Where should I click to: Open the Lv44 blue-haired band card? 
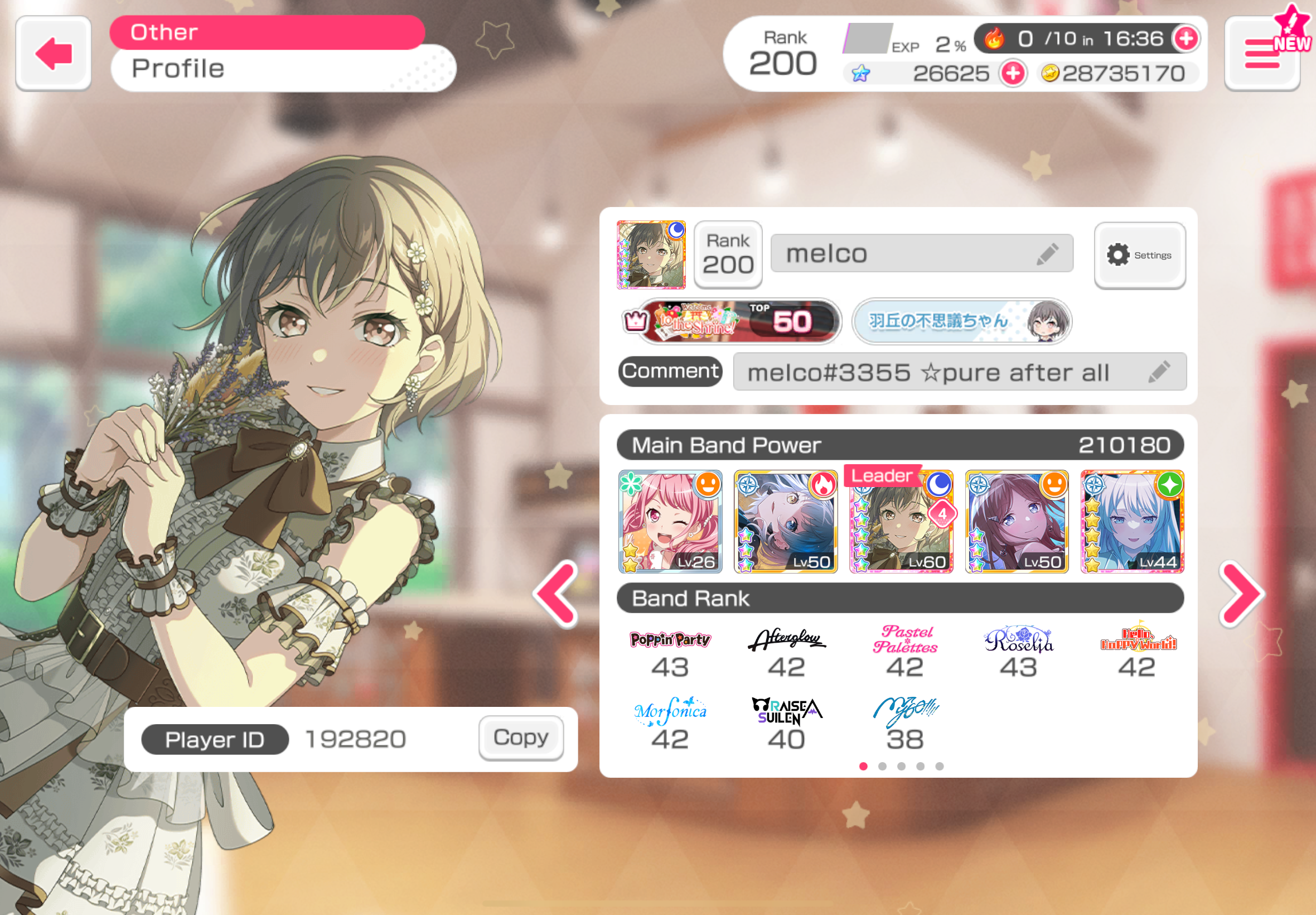(1132, 522)
